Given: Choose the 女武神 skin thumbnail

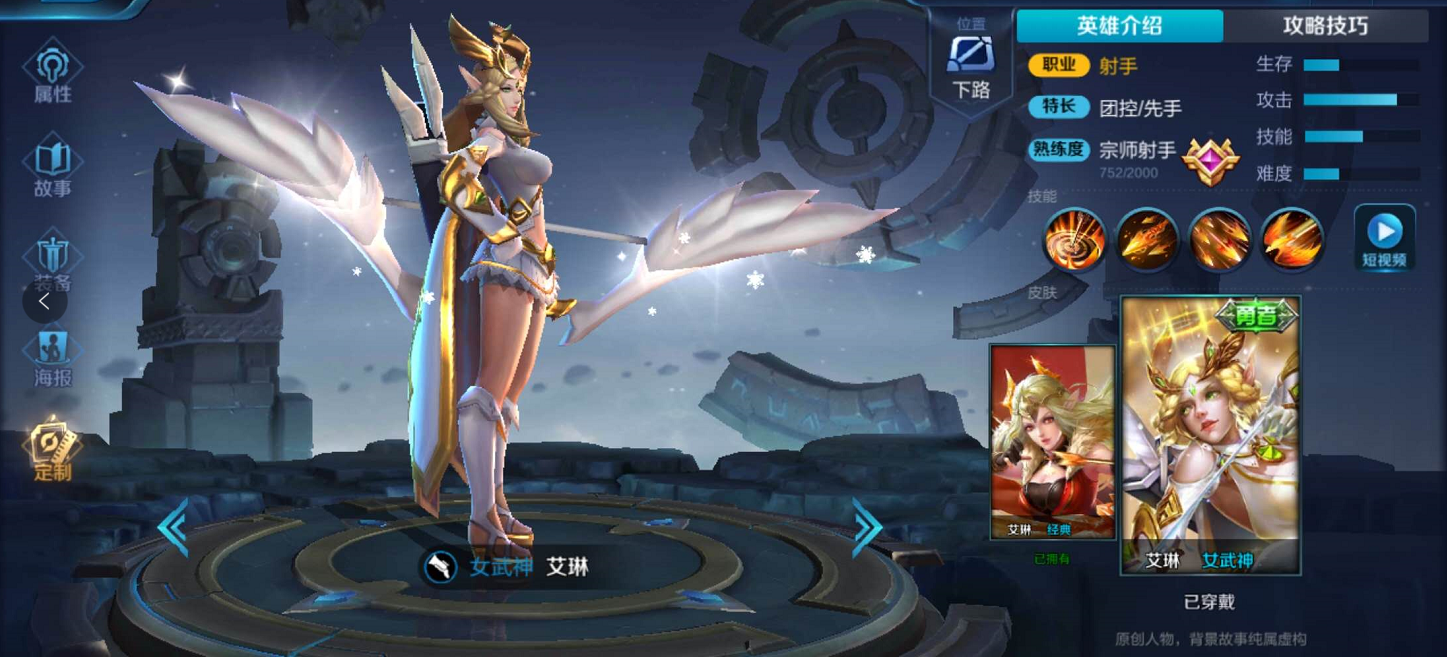Looking at the screenshot, I should (1210, 436).
